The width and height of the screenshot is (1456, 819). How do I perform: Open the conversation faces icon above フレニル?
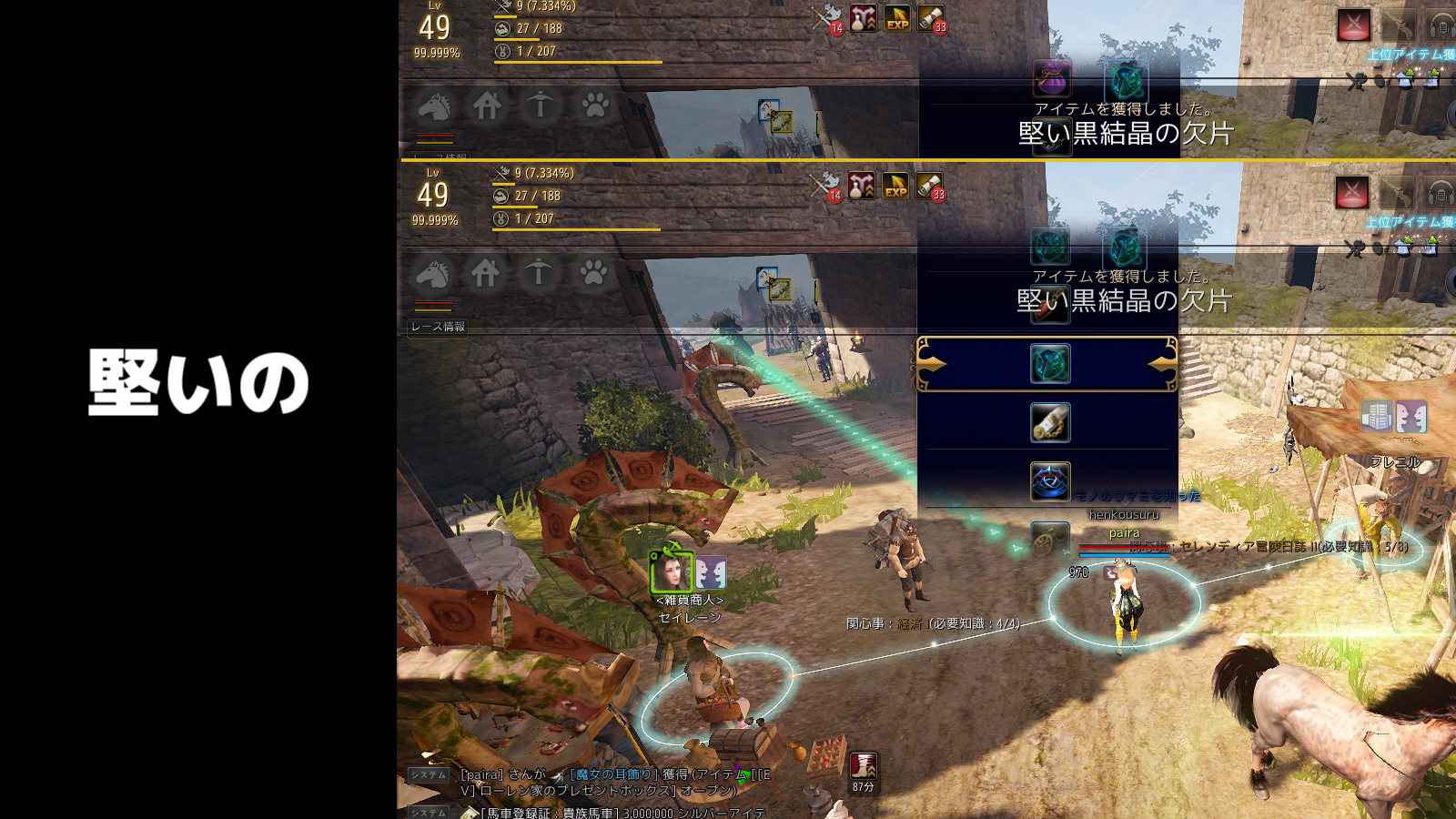point(1411,417)
